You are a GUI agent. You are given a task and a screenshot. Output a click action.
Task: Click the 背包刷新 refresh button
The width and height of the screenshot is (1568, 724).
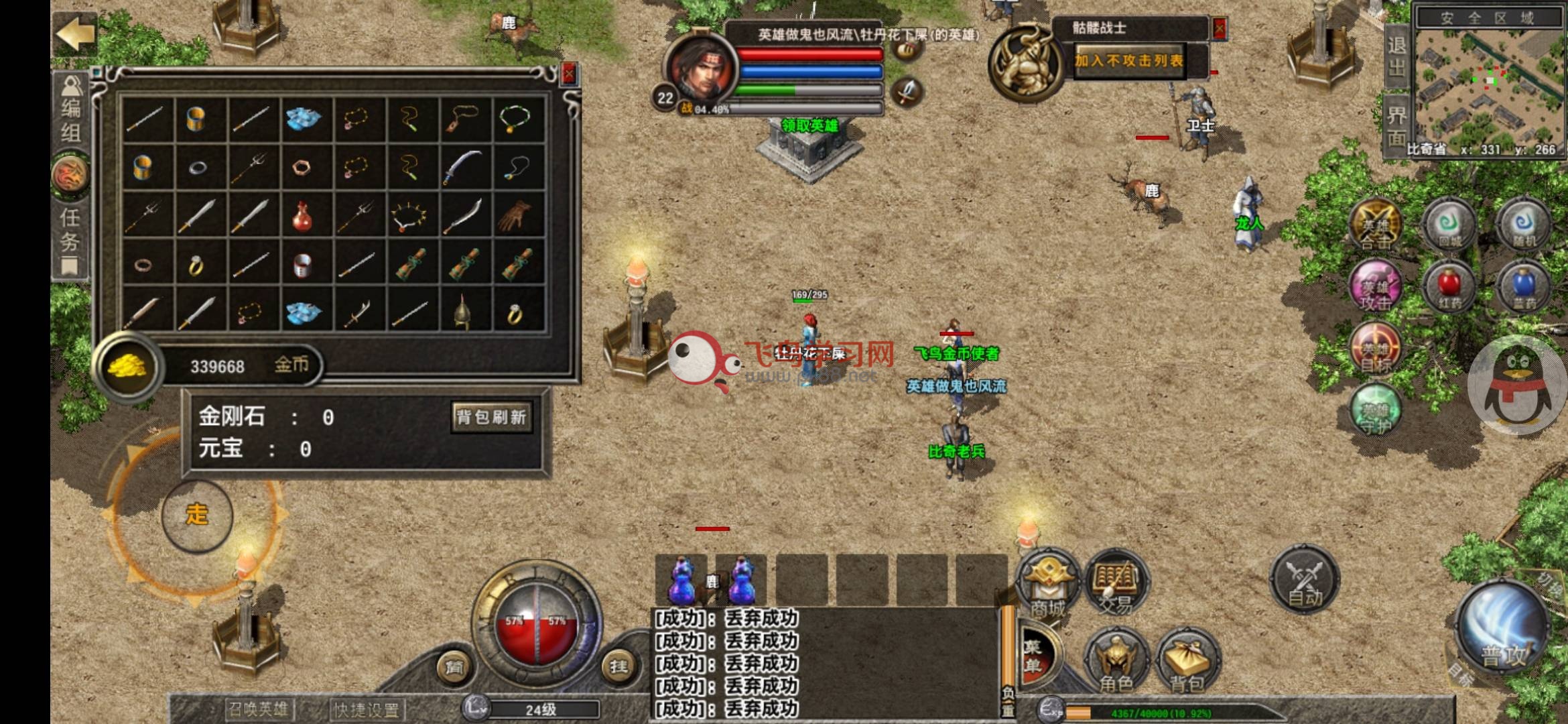pyautogui.click(x=491, y=418)
